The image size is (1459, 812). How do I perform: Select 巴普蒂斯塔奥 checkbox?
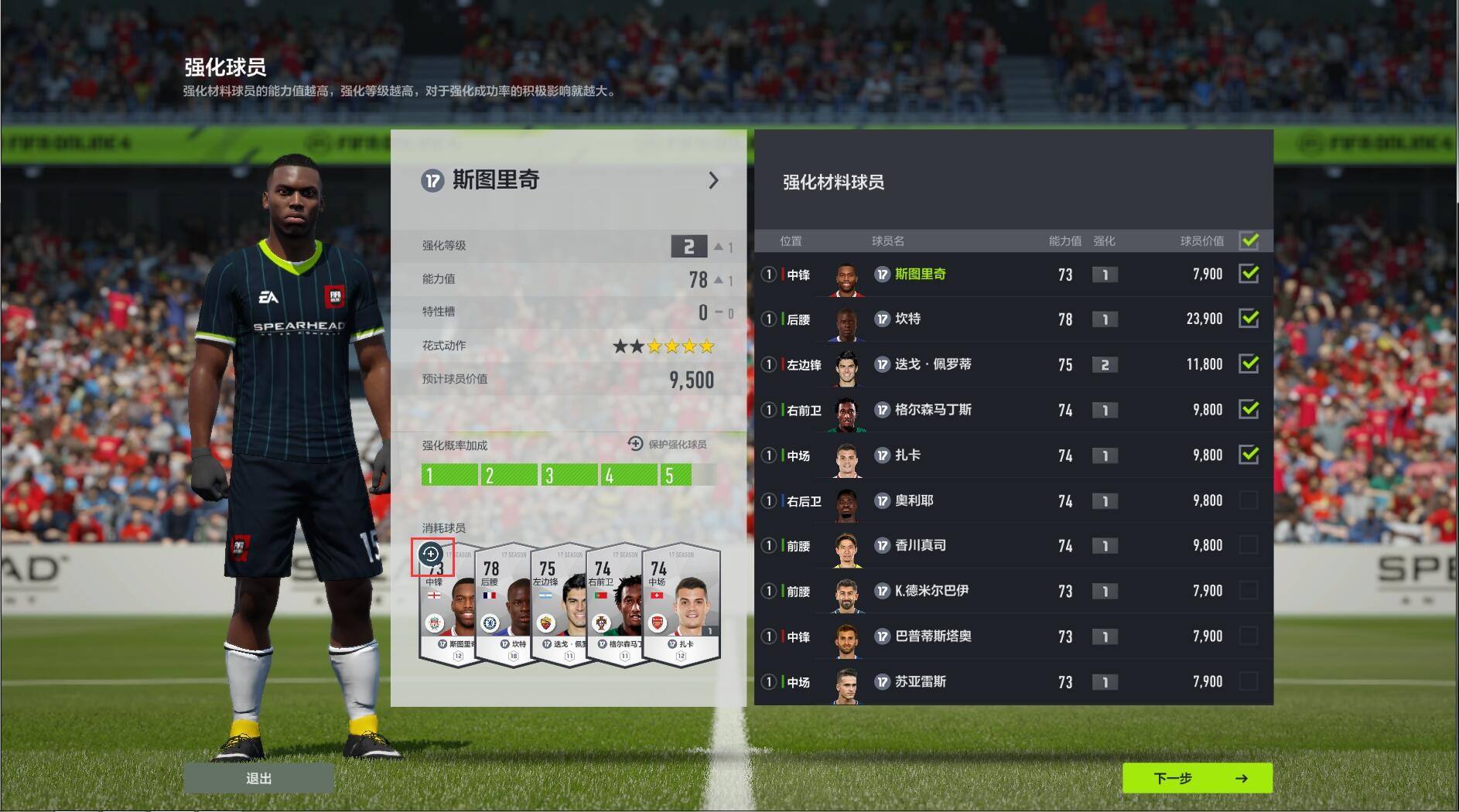1249,636
